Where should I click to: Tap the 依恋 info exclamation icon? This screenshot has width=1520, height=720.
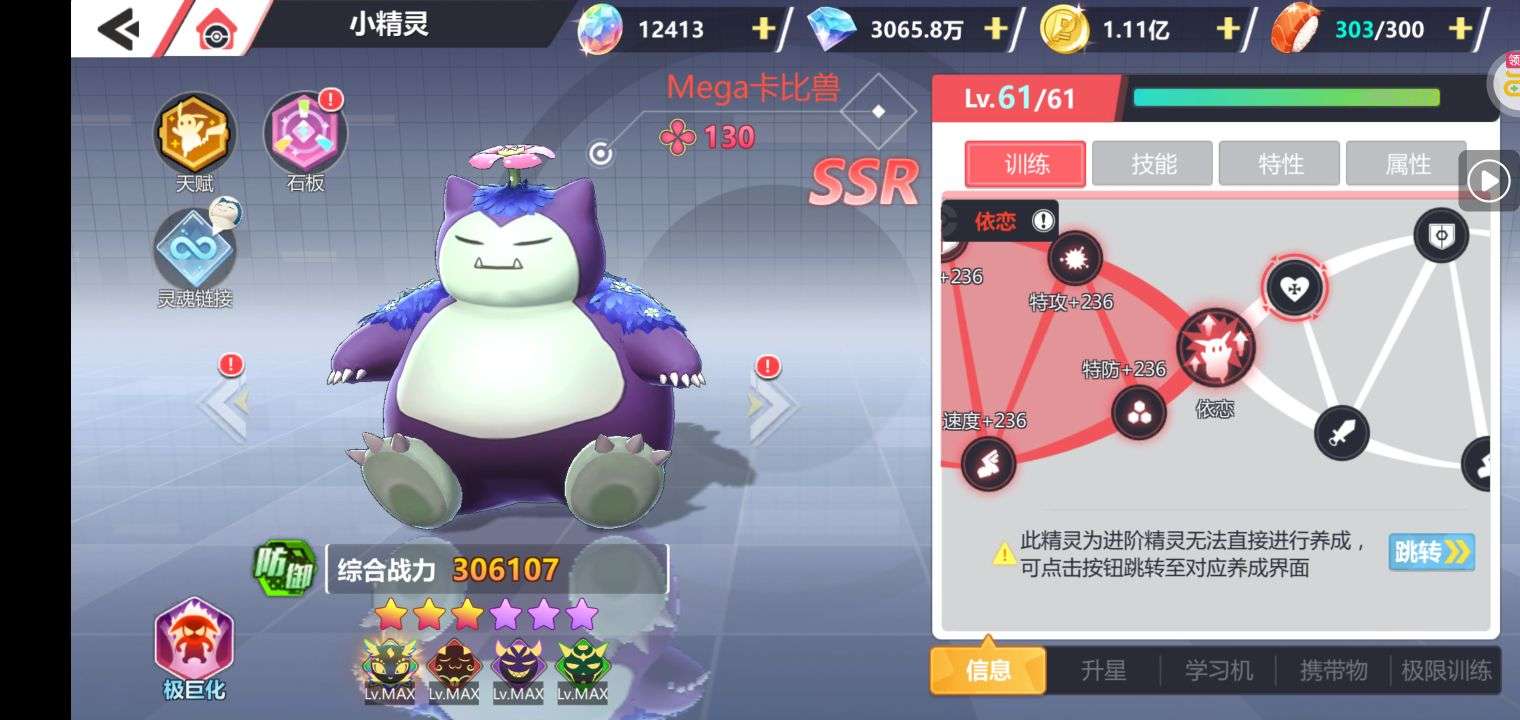(1043, 221)
